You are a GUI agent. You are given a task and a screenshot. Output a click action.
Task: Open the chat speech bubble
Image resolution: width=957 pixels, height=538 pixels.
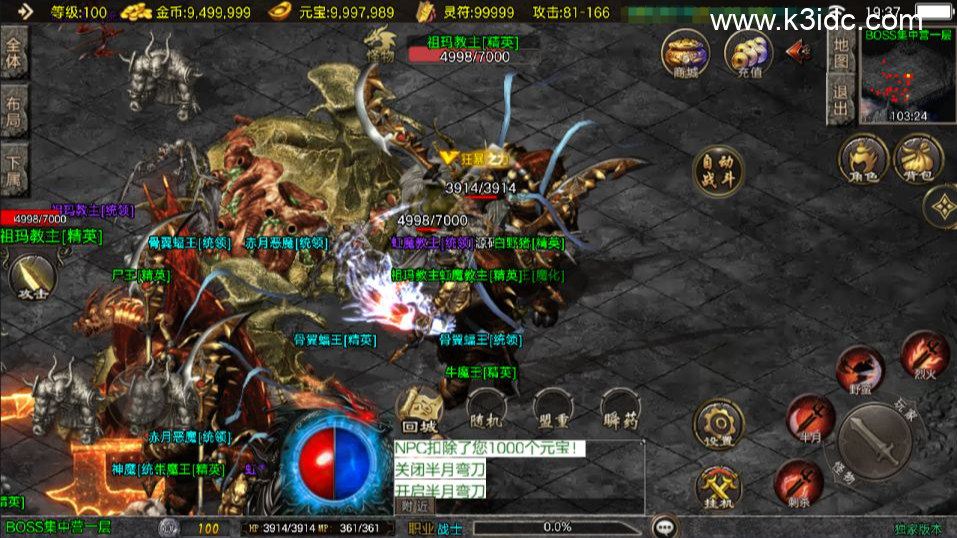click(x=663, y=526)
